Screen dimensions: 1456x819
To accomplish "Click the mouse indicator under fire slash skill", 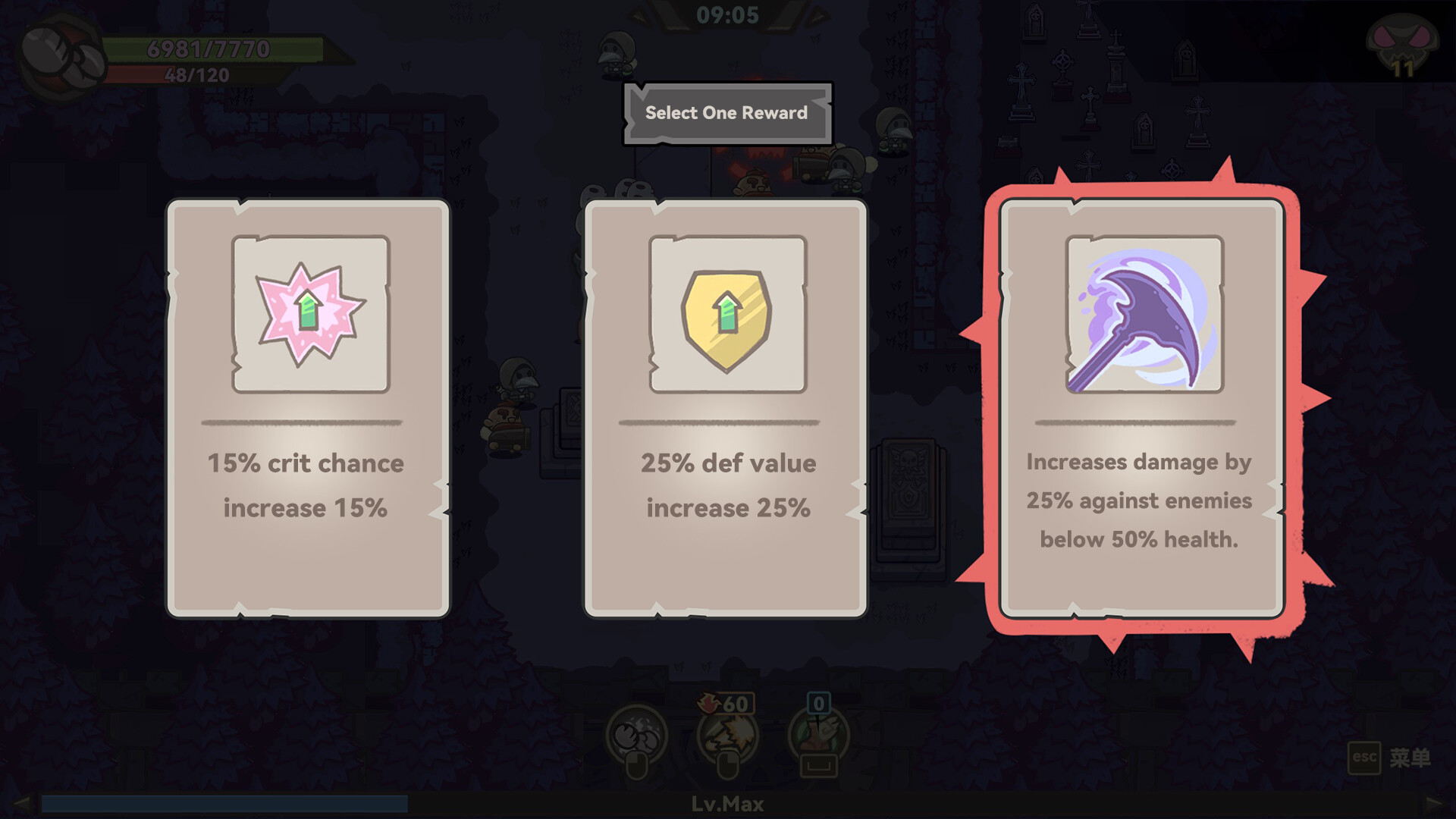I will (x=729, y=767).
